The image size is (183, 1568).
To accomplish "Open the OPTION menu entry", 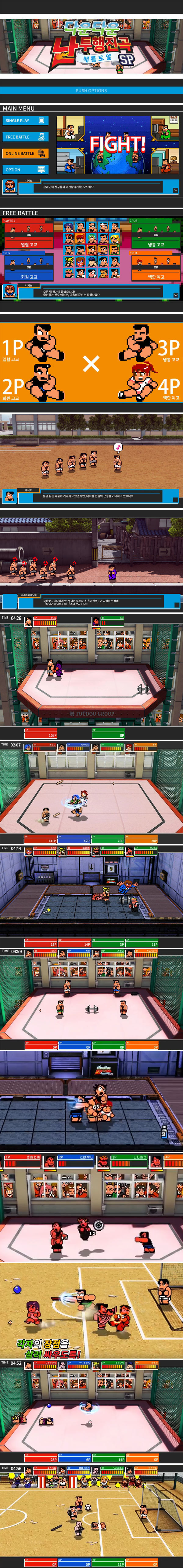I will [x=25, y=170].
